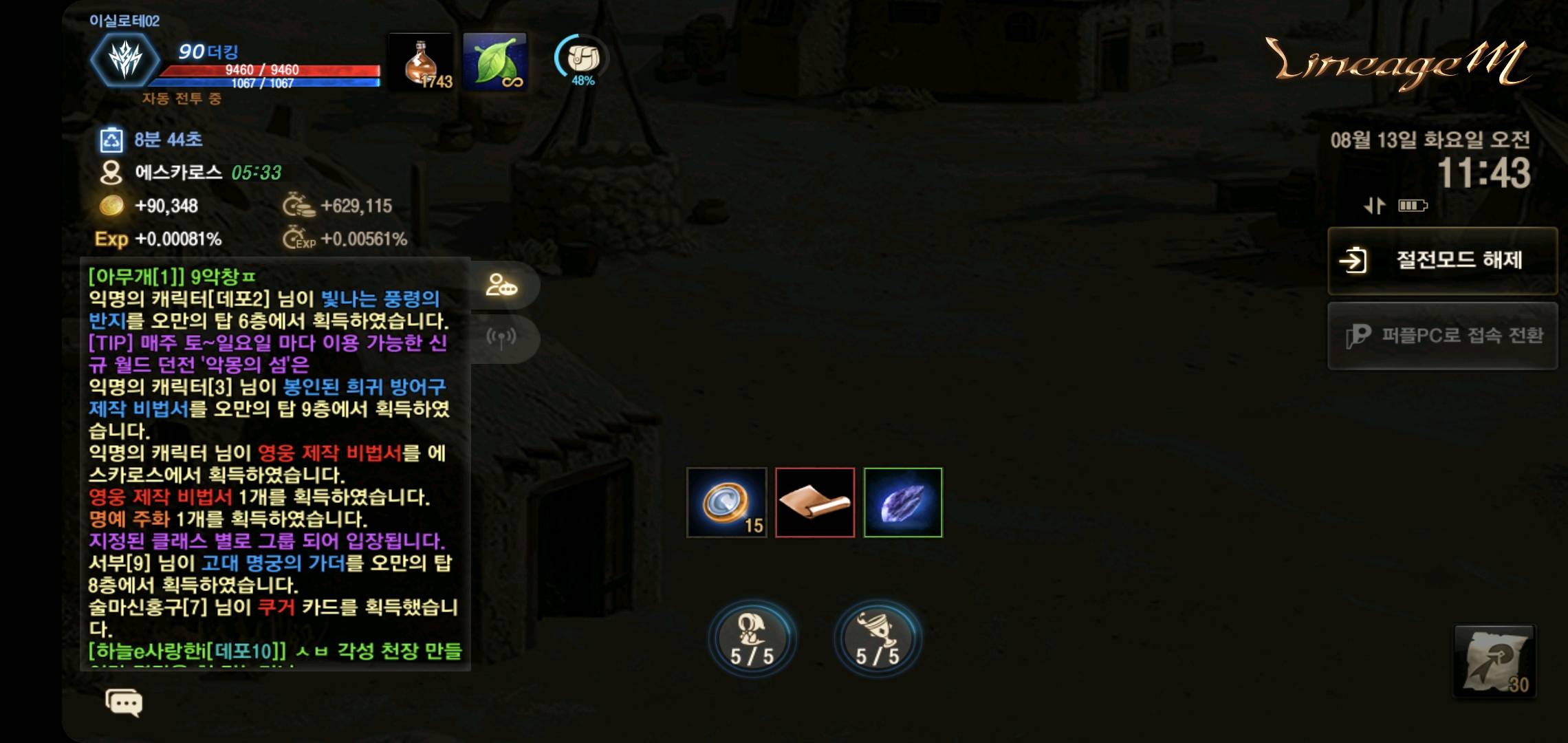
Task: Tap the blue coin loot with 15
Action: coord(726,502)
